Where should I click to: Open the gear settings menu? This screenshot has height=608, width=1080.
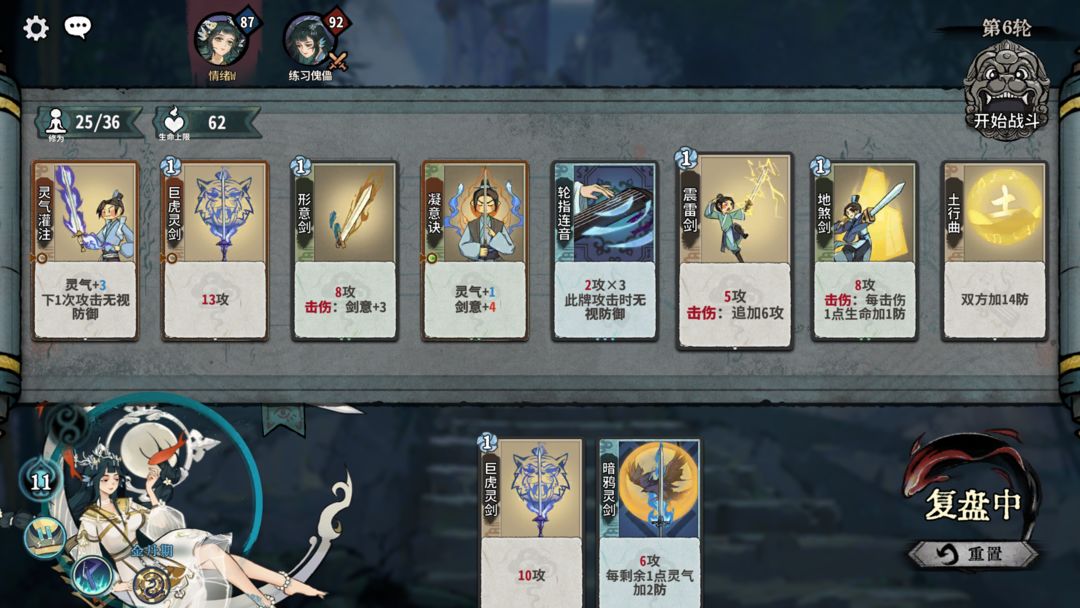(36, 28)
